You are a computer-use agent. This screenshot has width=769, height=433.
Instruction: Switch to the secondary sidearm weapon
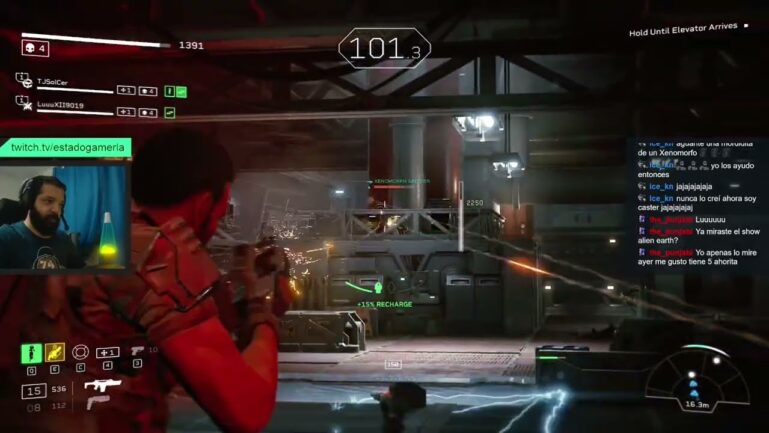(97, 402)
